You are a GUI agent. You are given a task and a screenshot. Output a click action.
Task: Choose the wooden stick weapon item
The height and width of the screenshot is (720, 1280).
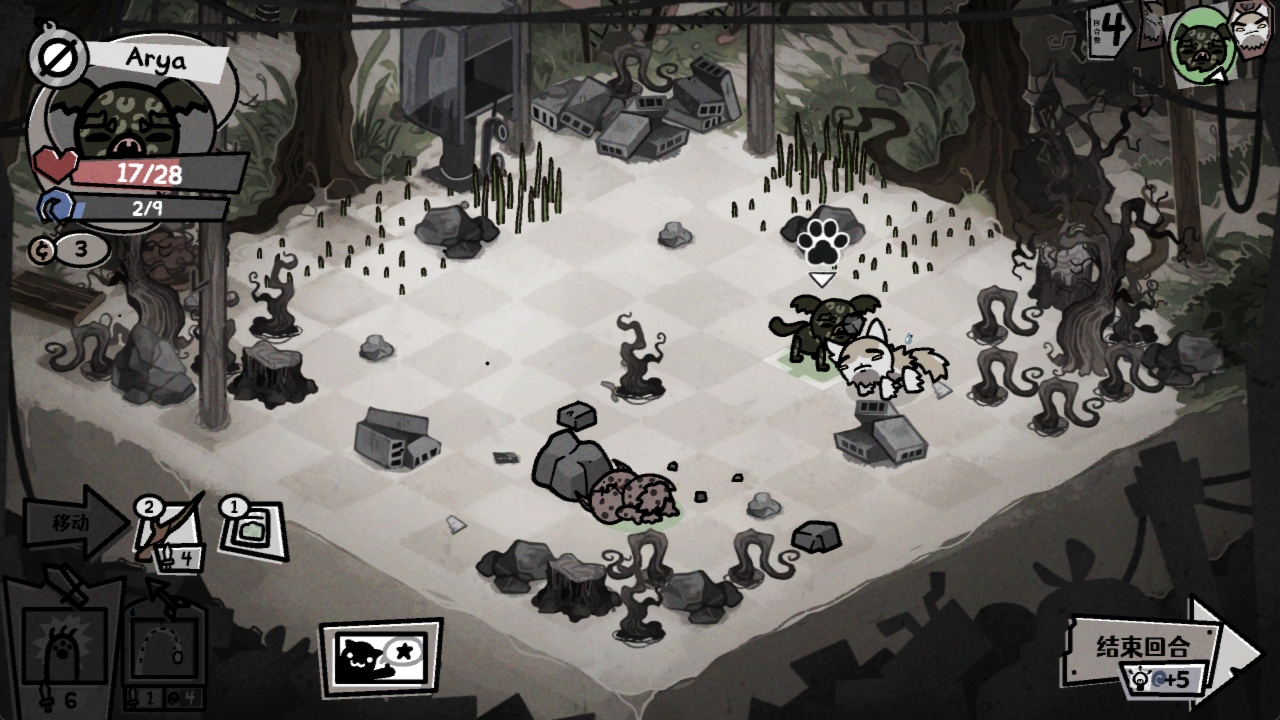point(168,531)
